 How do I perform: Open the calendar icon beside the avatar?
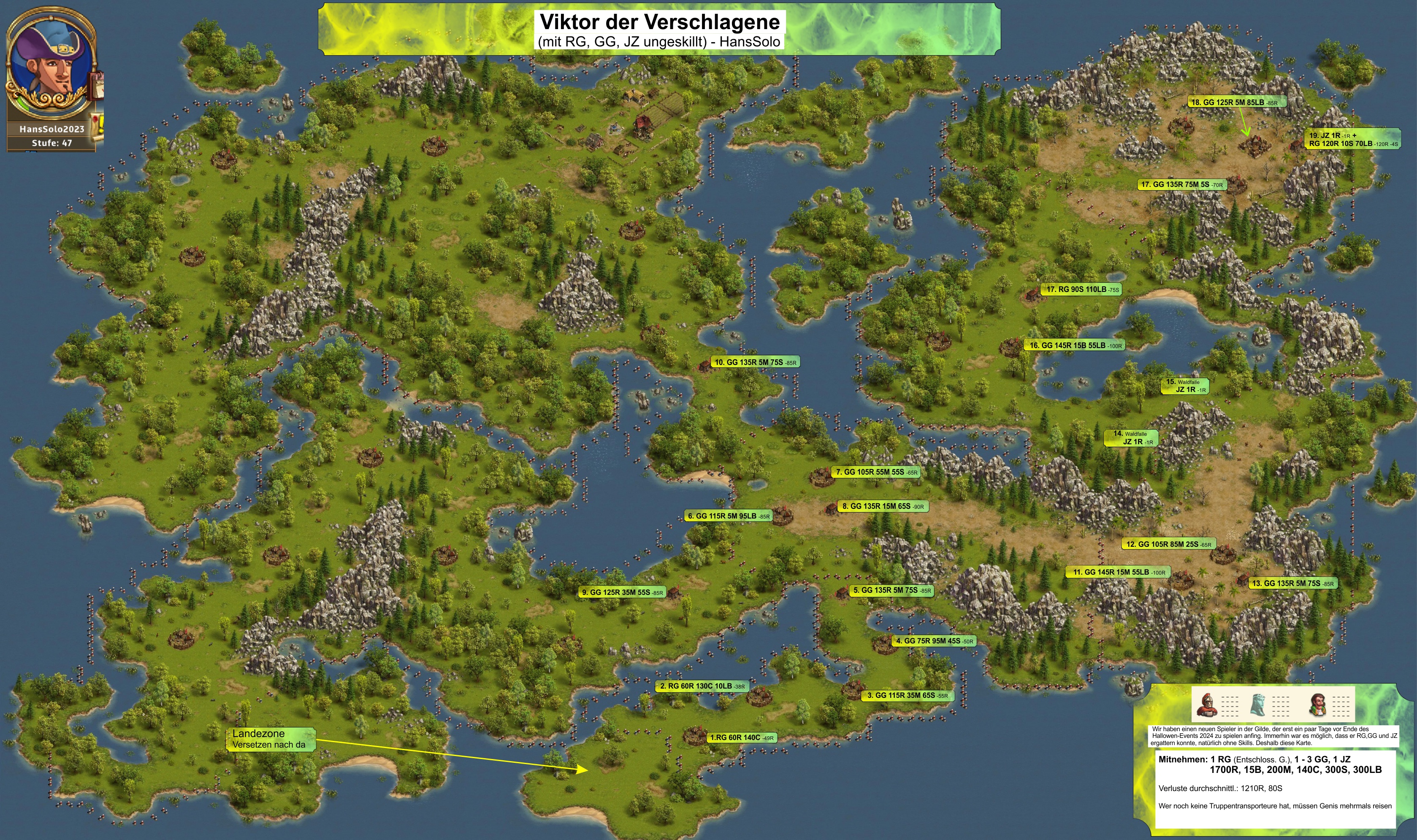98,85
